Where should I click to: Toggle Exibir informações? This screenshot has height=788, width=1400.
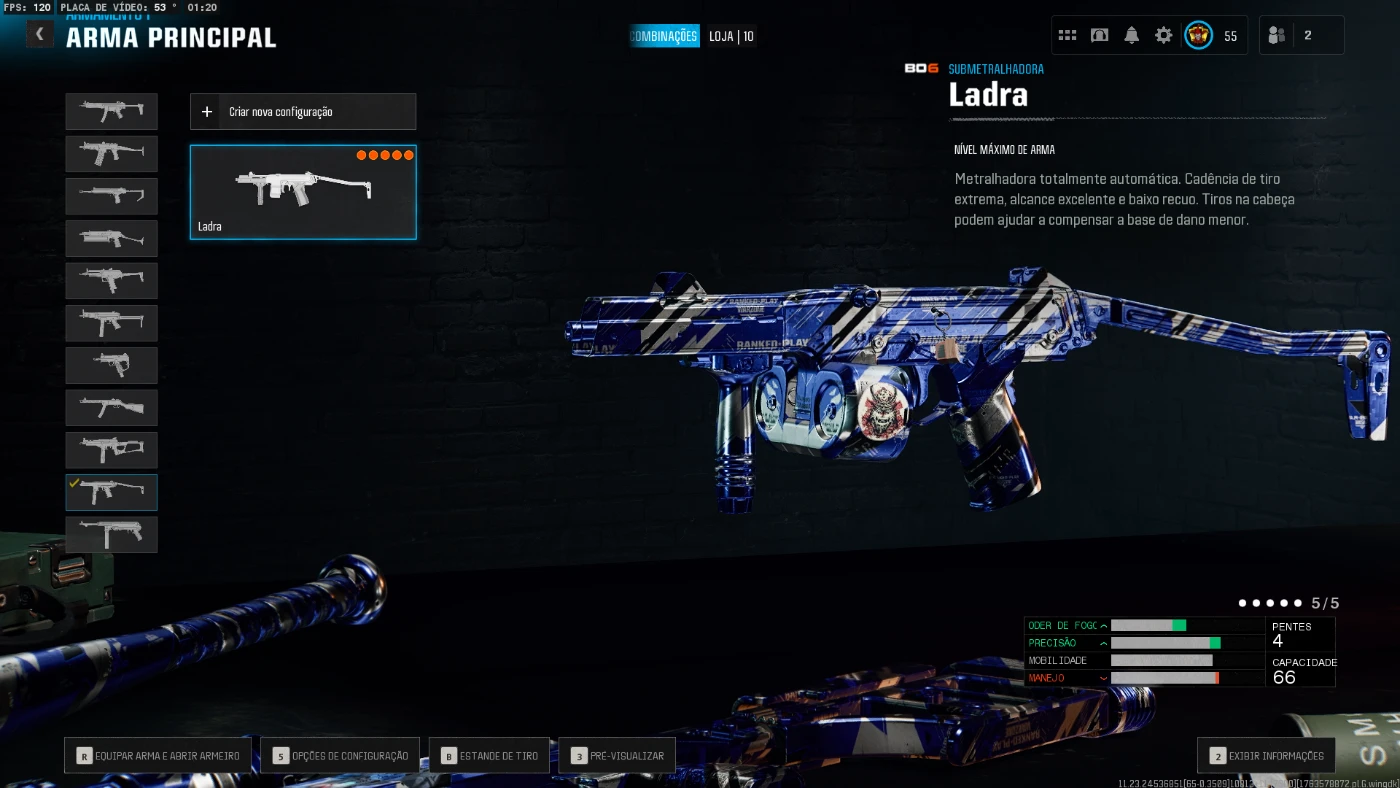click(x=1266, y=756)
